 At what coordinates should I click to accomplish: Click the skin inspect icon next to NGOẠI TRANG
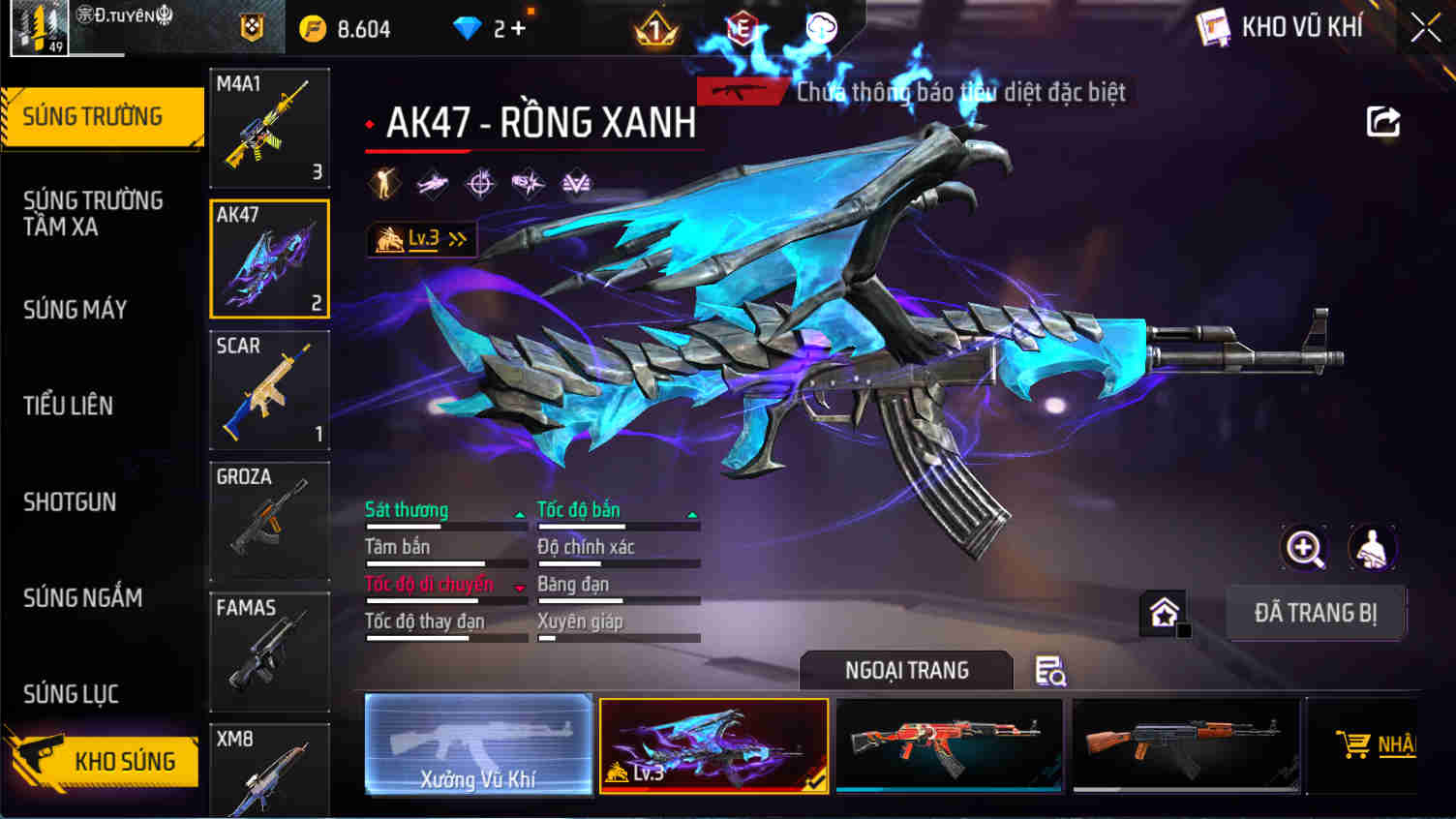[1051, 670]
